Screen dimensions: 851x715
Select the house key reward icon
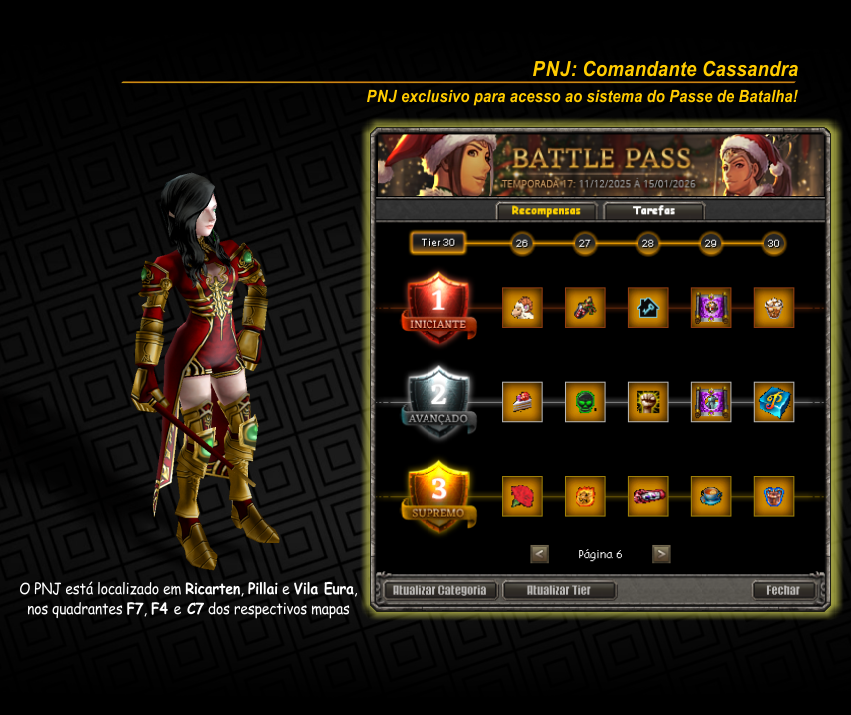coord(648,308)
